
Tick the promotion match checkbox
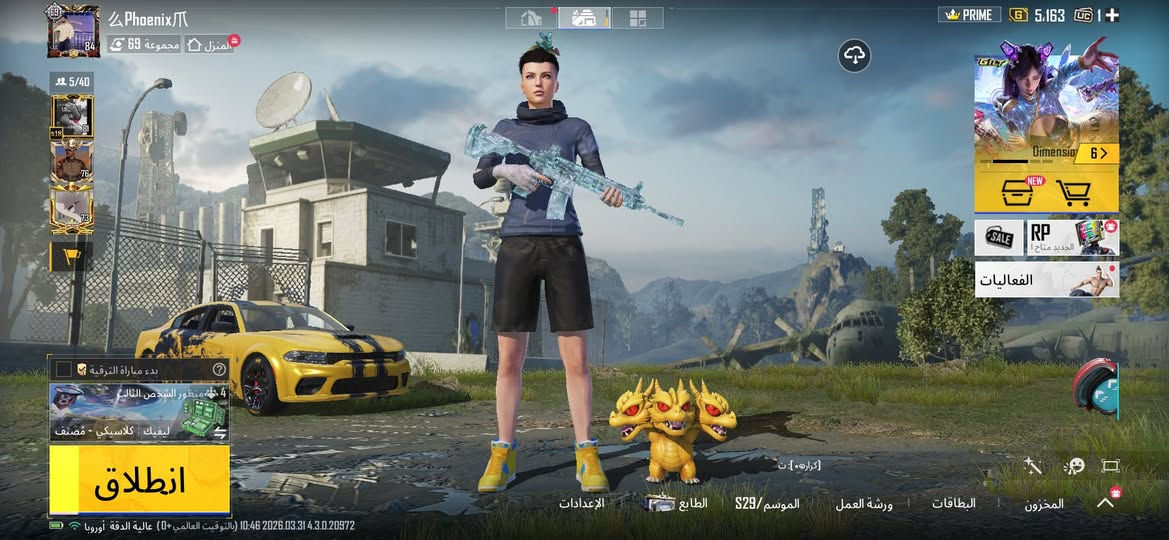(64, 369)
